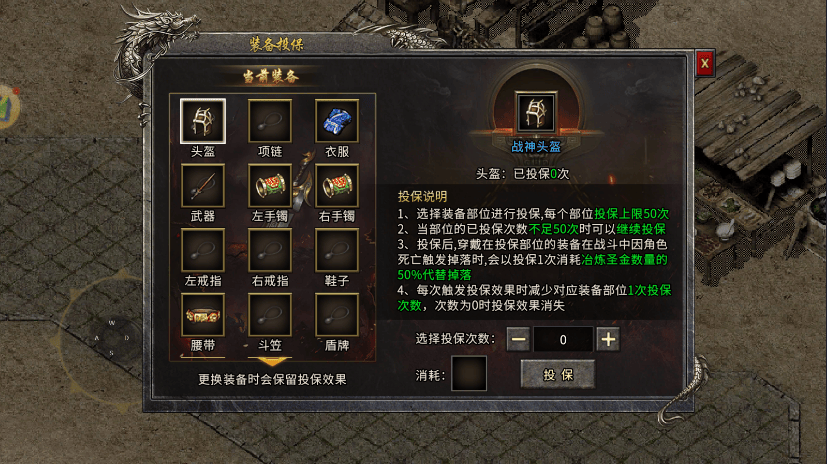Select the 右戒指 right ring slot
The image size is (827, 464).
click(270, 250)
